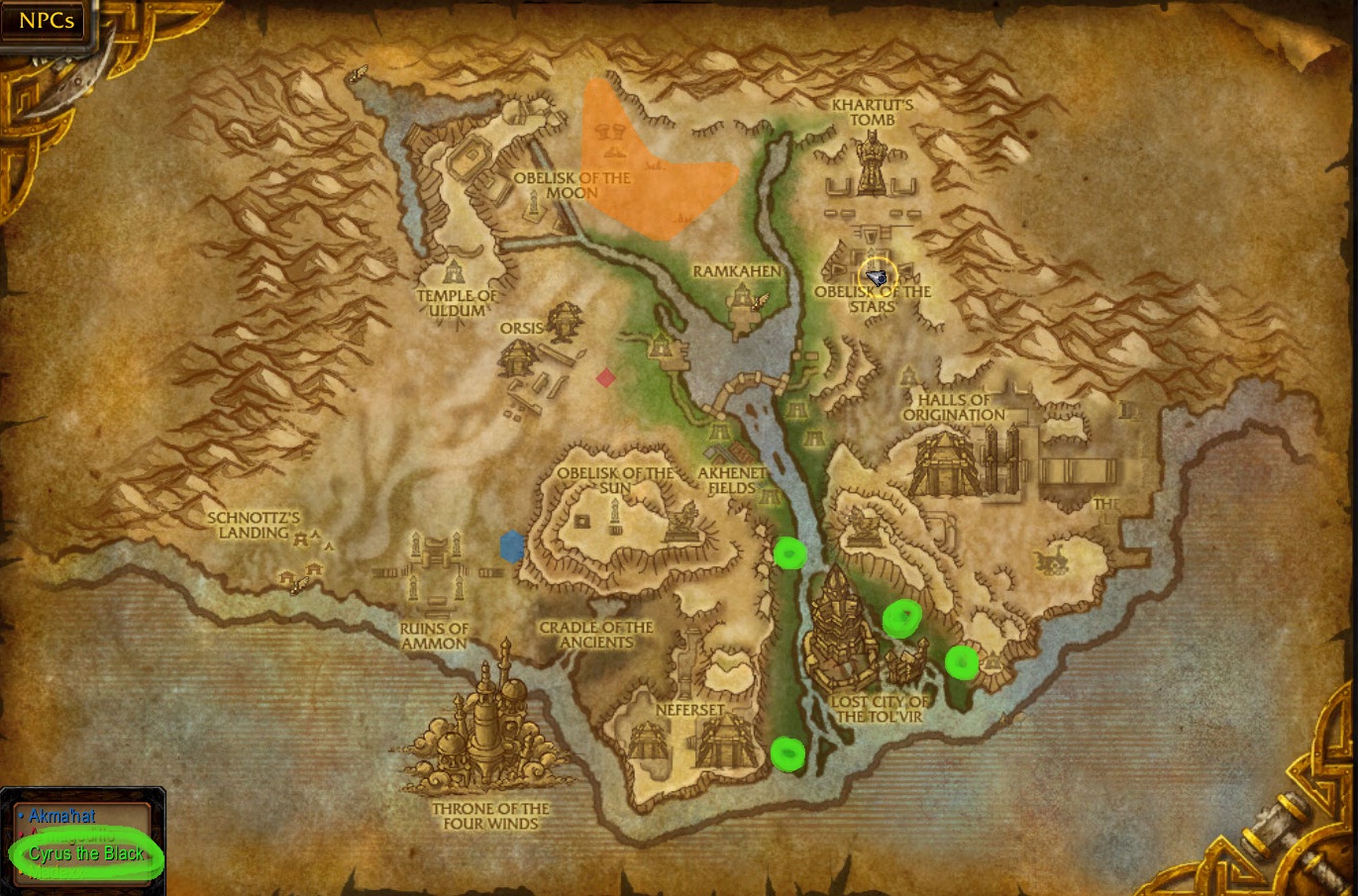The height and width of the screenshot is (896, 1358).
Task: Click the green marker above Lost City of Tol'vir
Action: pos(902,616)
